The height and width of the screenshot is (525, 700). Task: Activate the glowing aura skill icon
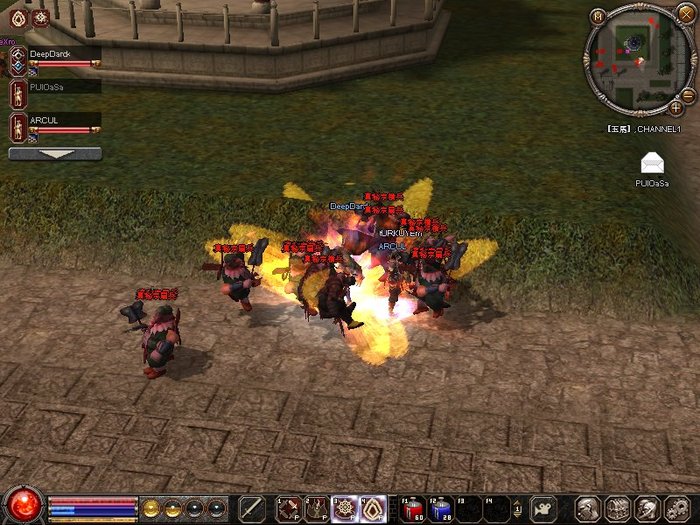tap(373, 508)
